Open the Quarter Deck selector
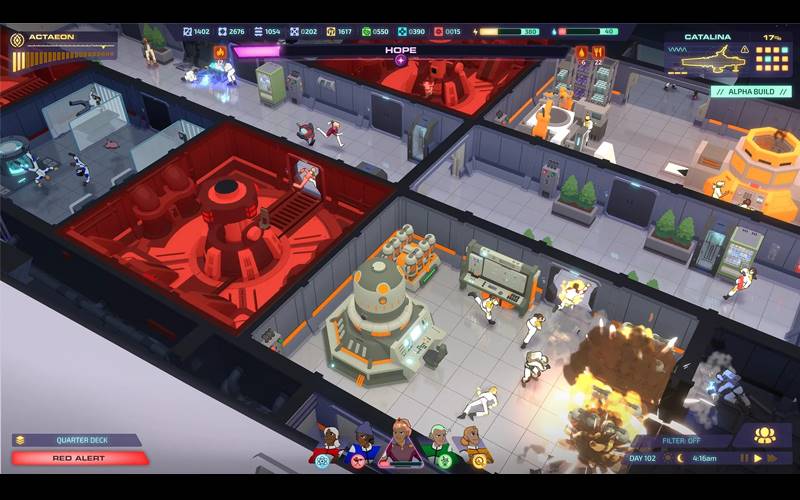Screen dimensions: 800x500 click(78, 440)
